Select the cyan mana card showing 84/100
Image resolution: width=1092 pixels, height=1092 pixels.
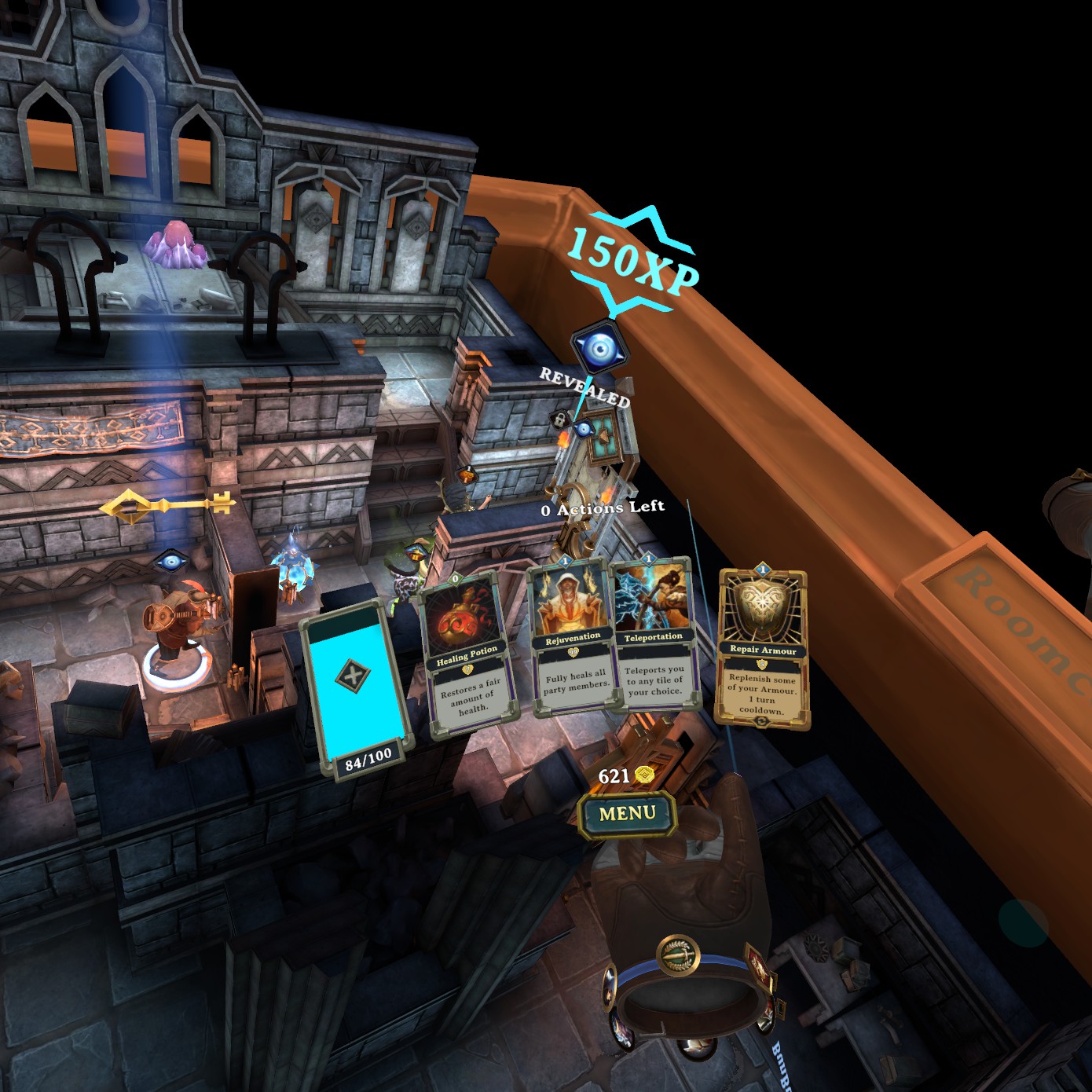(x=358, y=687)
